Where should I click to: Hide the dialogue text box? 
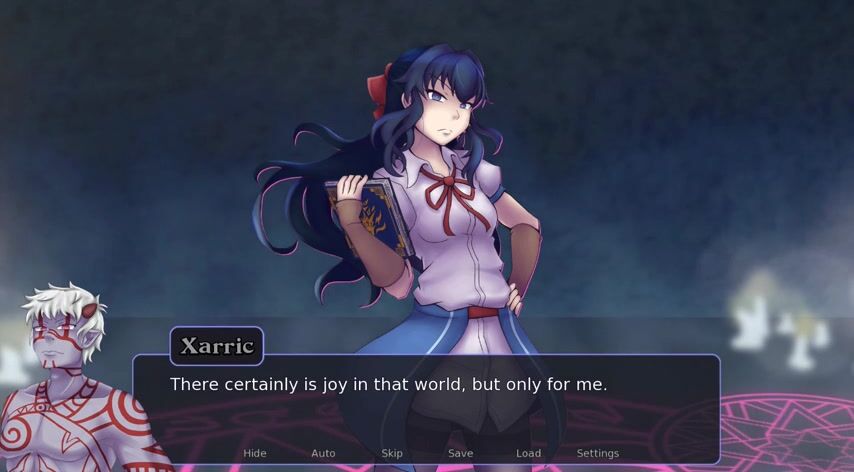[x=255, y=453]
